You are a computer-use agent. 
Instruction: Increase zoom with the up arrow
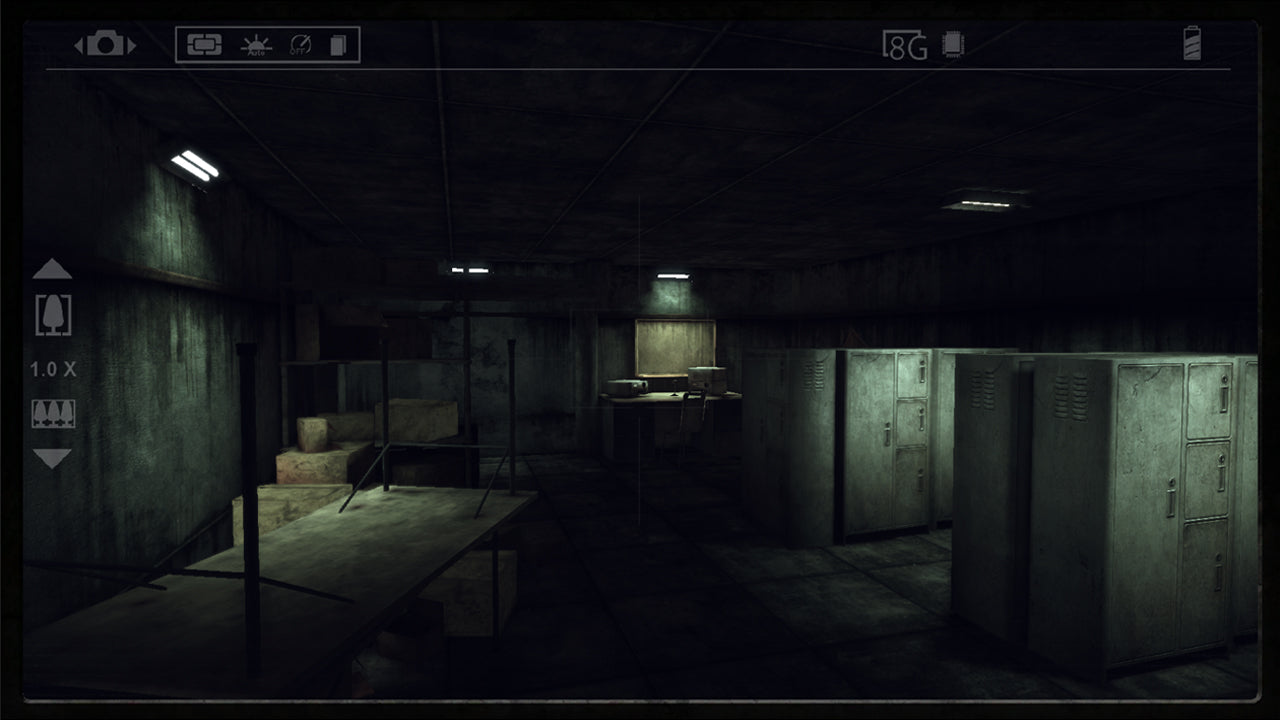52,269
